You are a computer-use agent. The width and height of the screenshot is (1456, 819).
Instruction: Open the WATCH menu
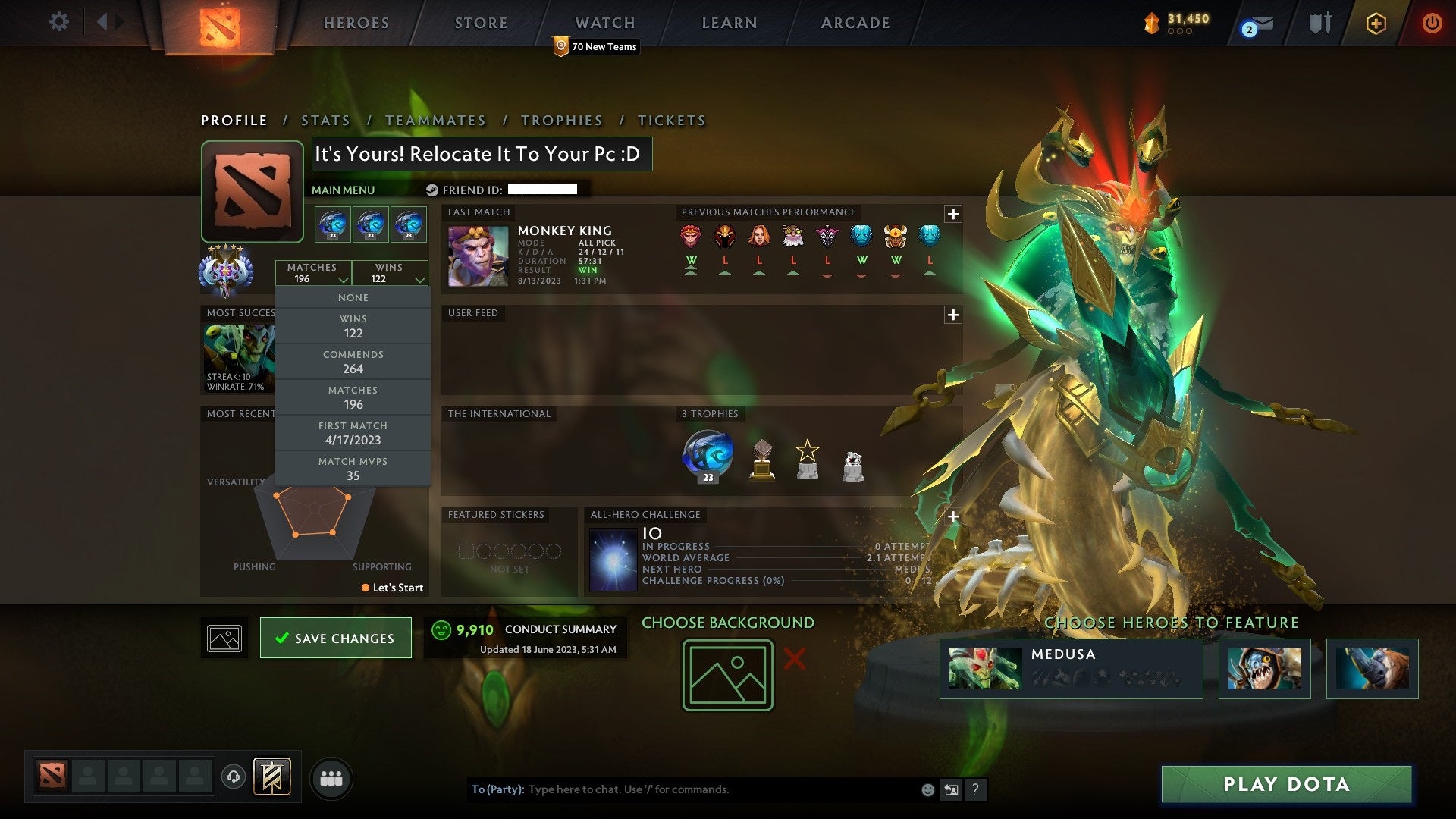click(604, 23)
